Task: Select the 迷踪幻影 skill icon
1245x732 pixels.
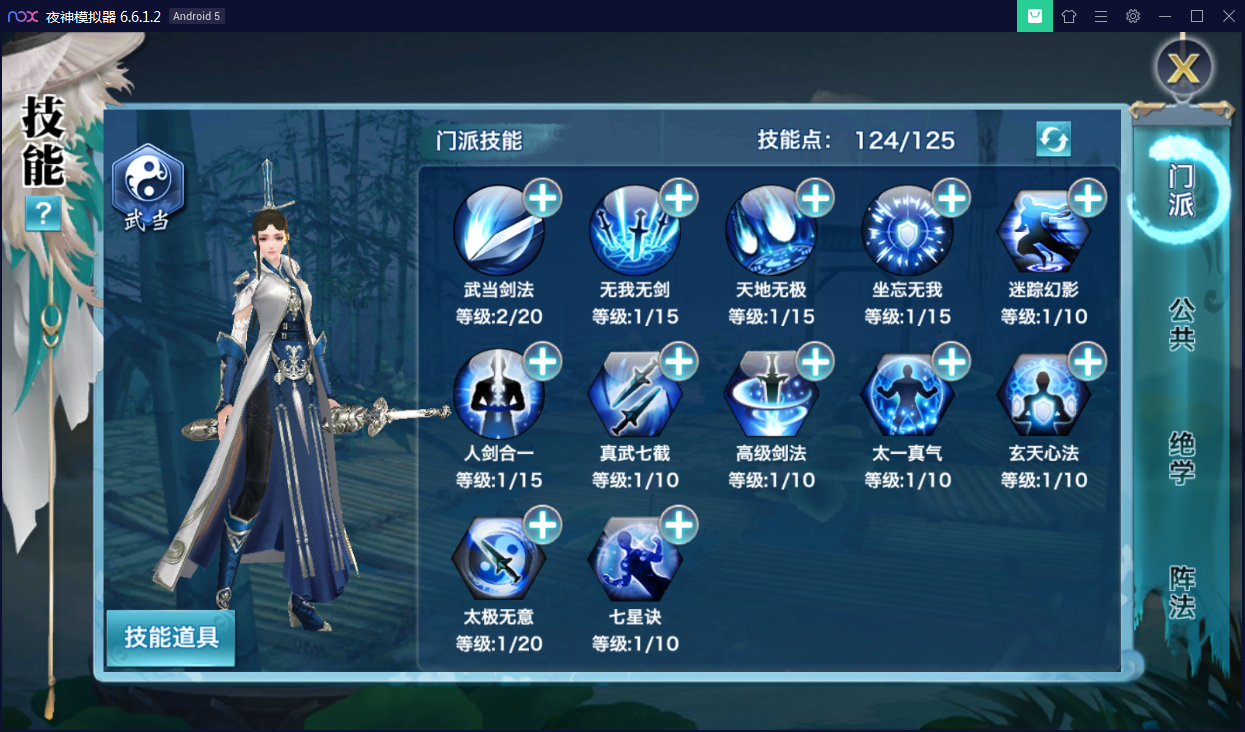Action: click(x=1043, y=231)
